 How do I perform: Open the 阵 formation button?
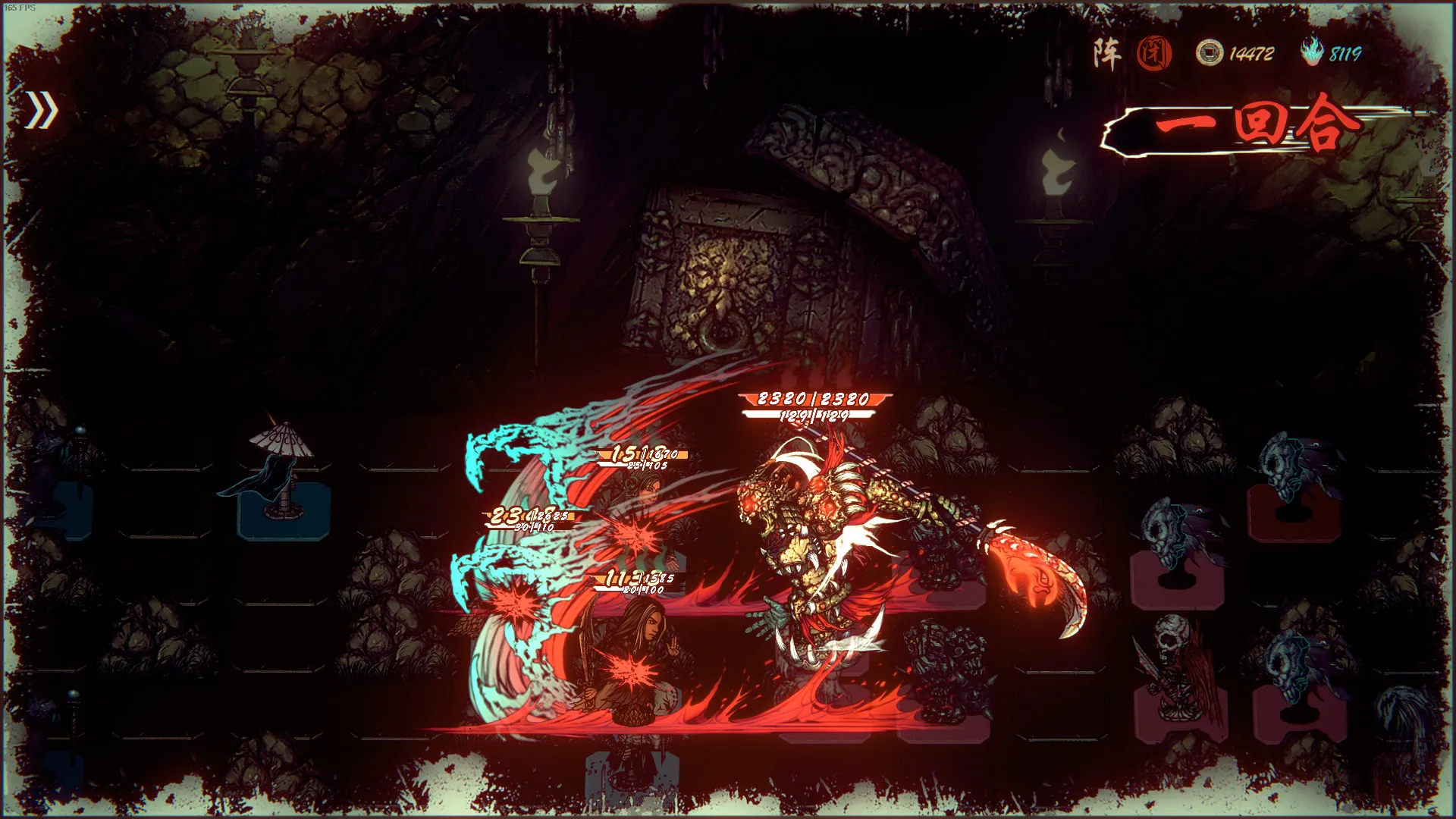point(1107,54)
